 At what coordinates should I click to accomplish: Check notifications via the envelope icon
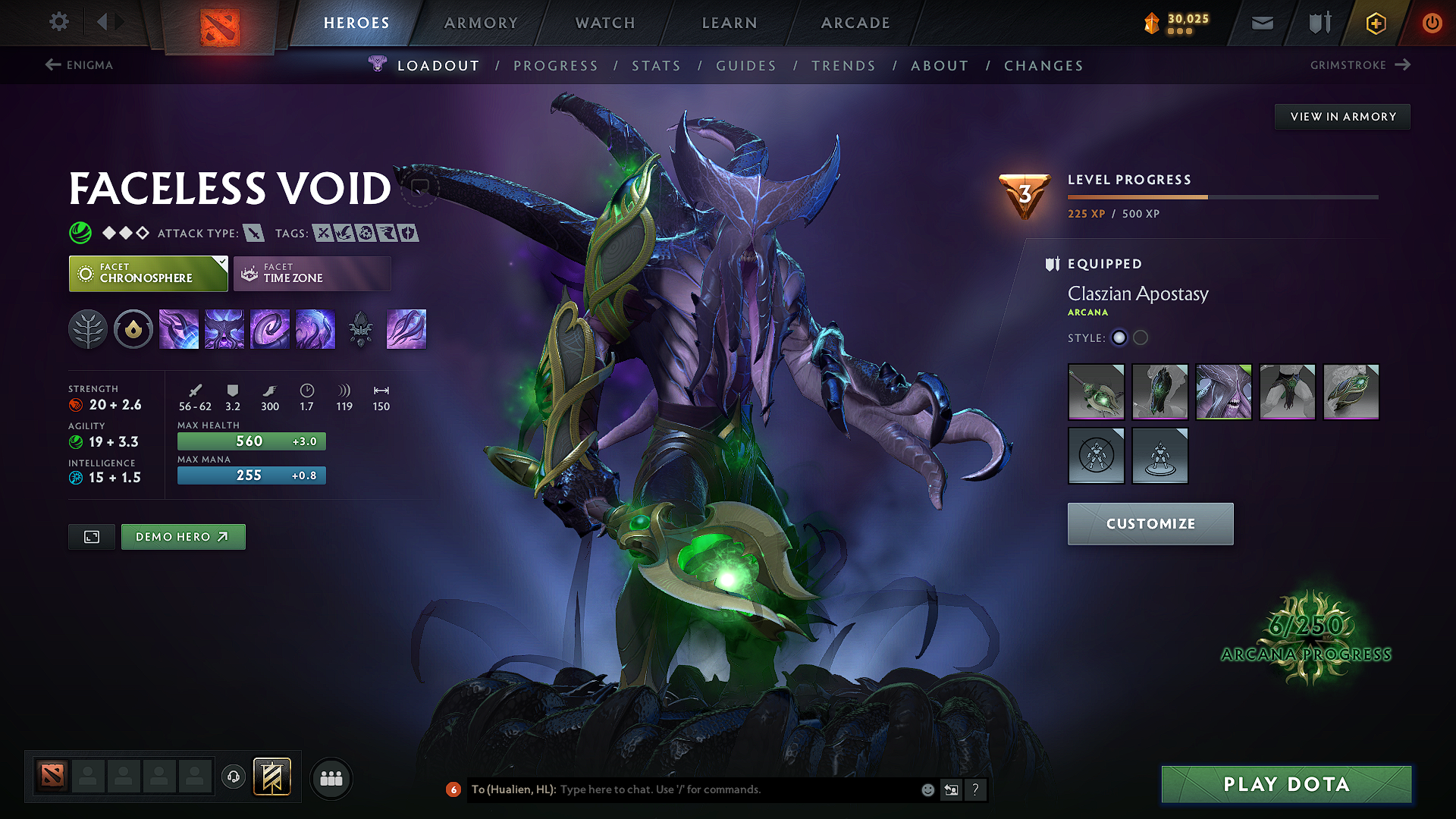pos(1261,23)
